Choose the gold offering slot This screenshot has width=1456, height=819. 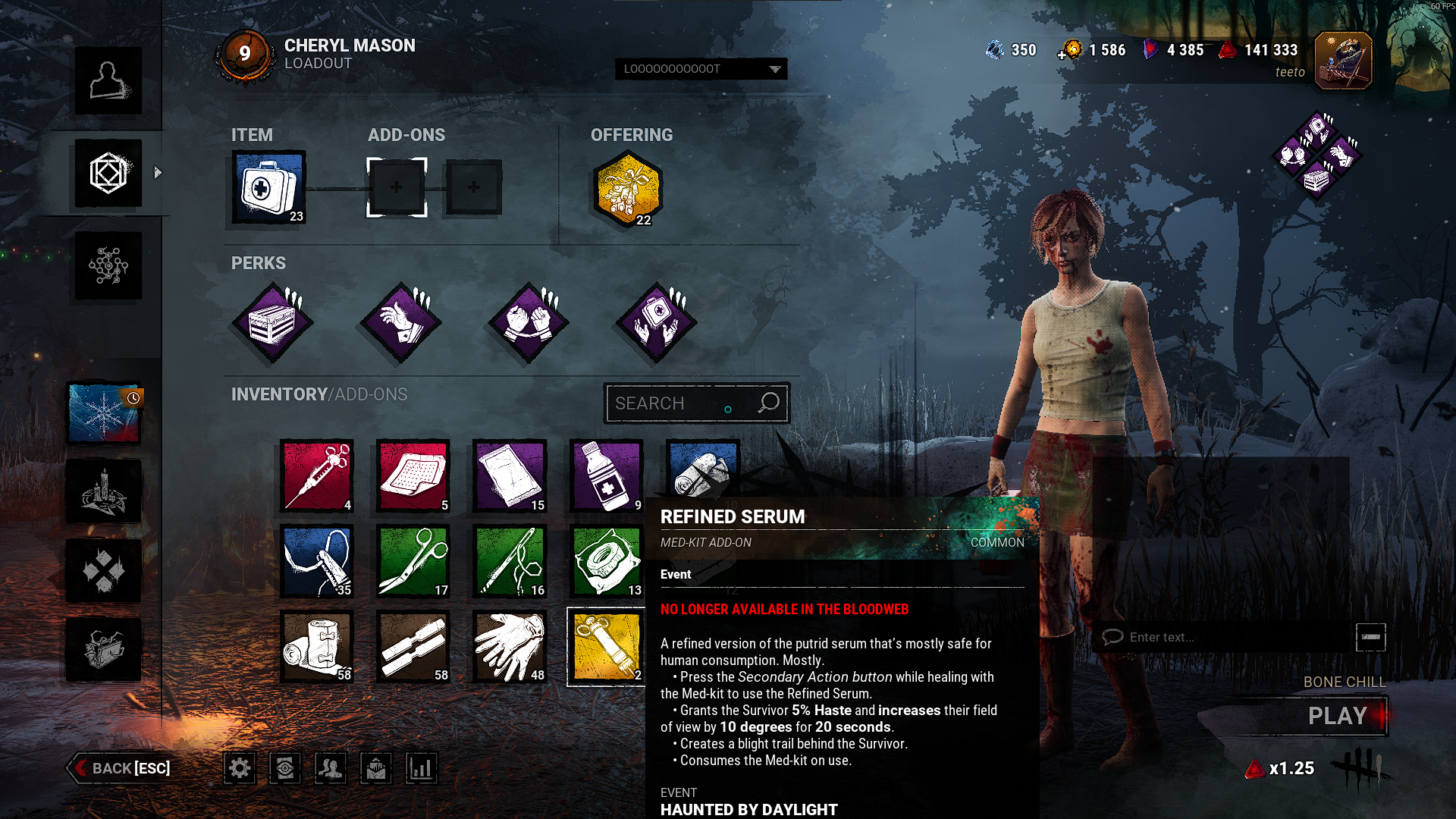coord(627,189)
